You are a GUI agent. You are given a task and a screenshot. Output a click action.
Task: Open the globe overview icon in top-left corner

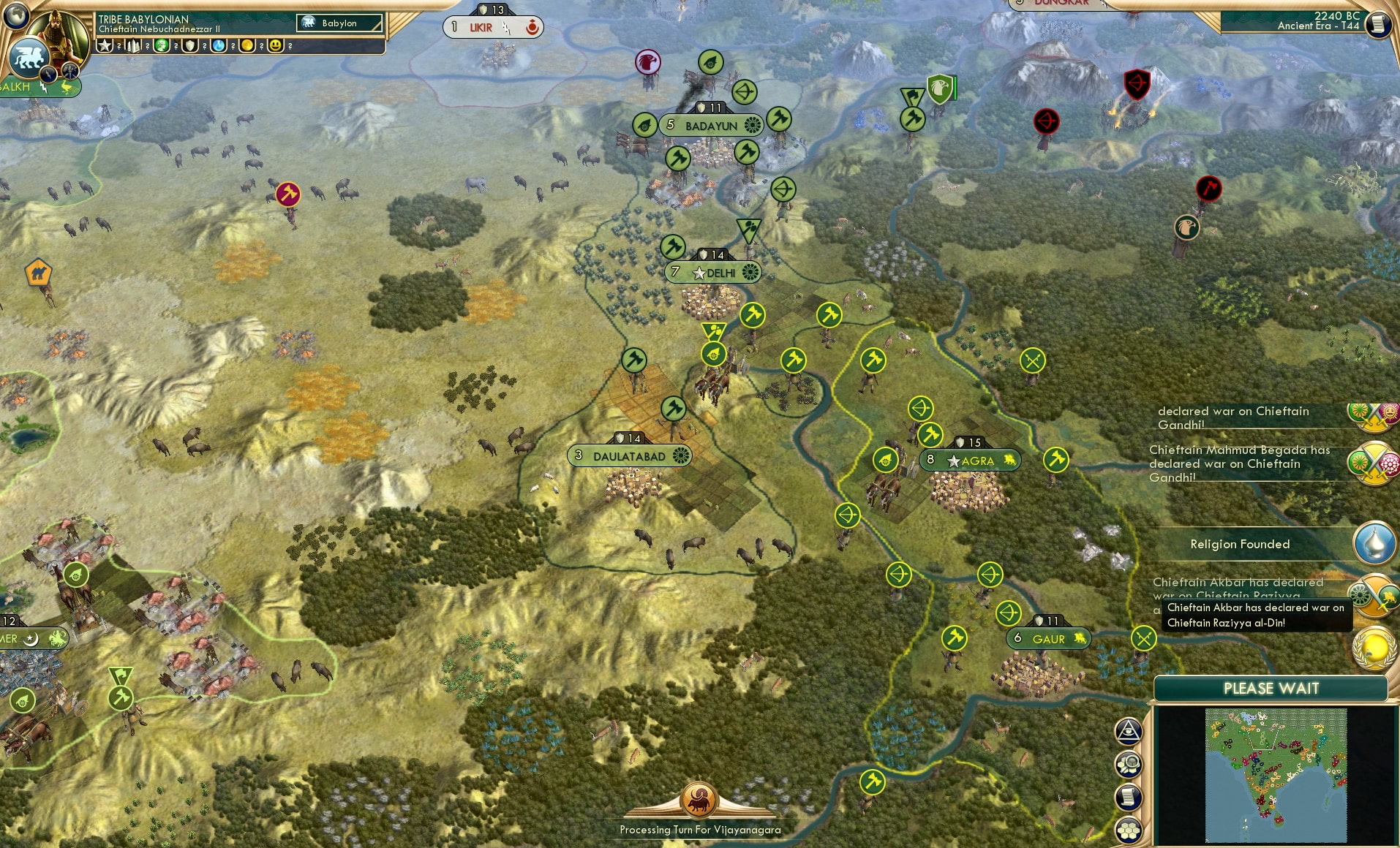(17, 17)
